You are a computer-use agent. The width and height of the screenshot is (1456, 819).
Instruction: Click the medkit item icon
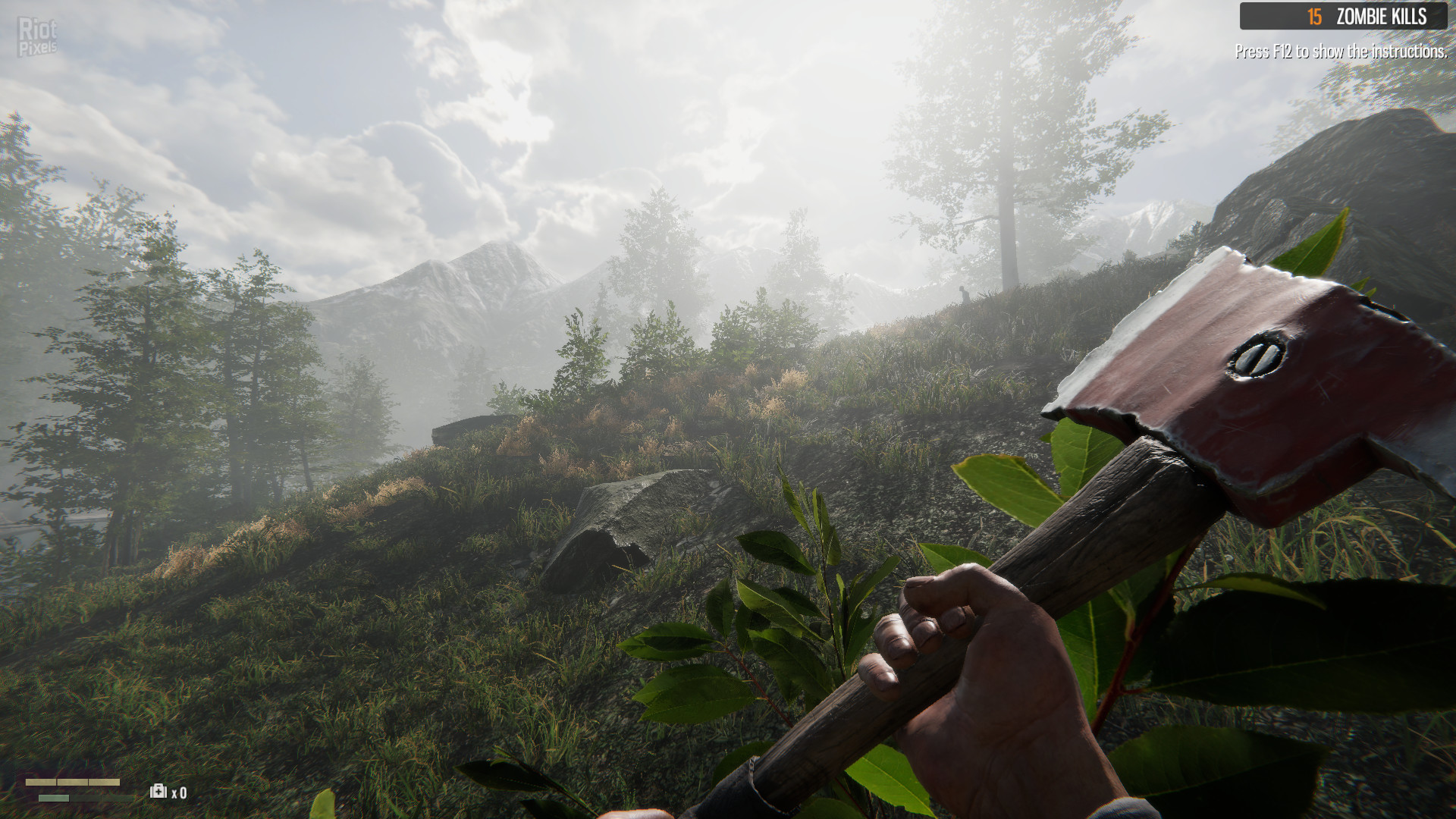(x=158, y=792)
